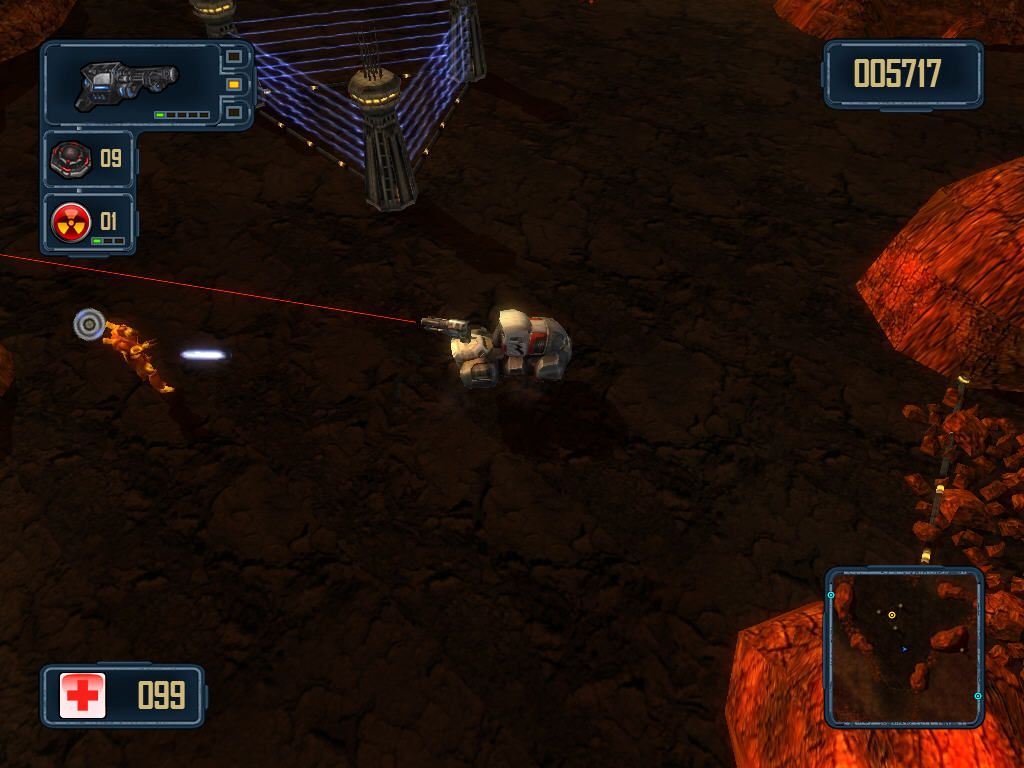The image size is (1024, 768).
Task: Select the equipped blaster weapon icon
Action: point(127,82)
